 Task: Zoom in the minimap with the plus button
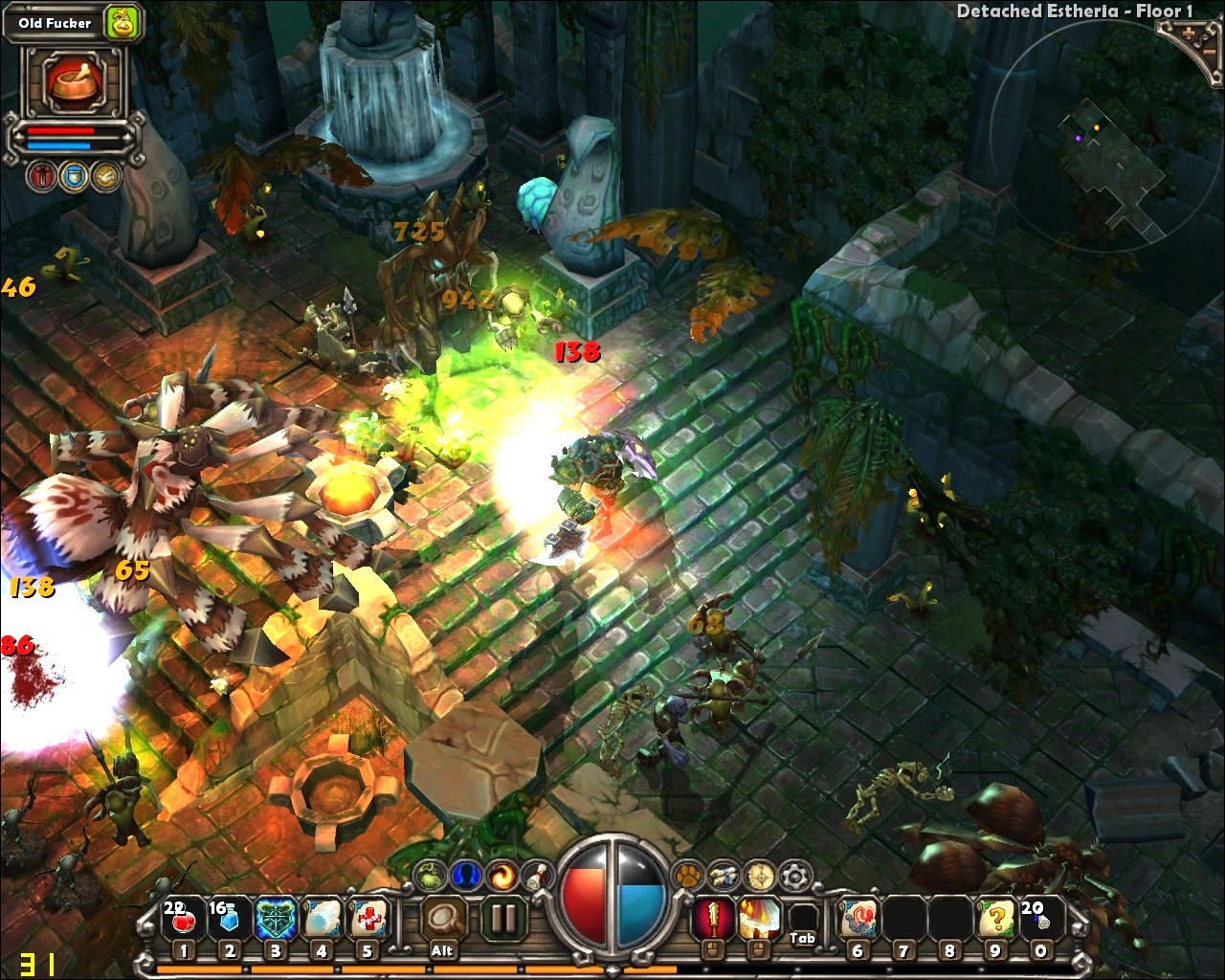click(1190, 33)
